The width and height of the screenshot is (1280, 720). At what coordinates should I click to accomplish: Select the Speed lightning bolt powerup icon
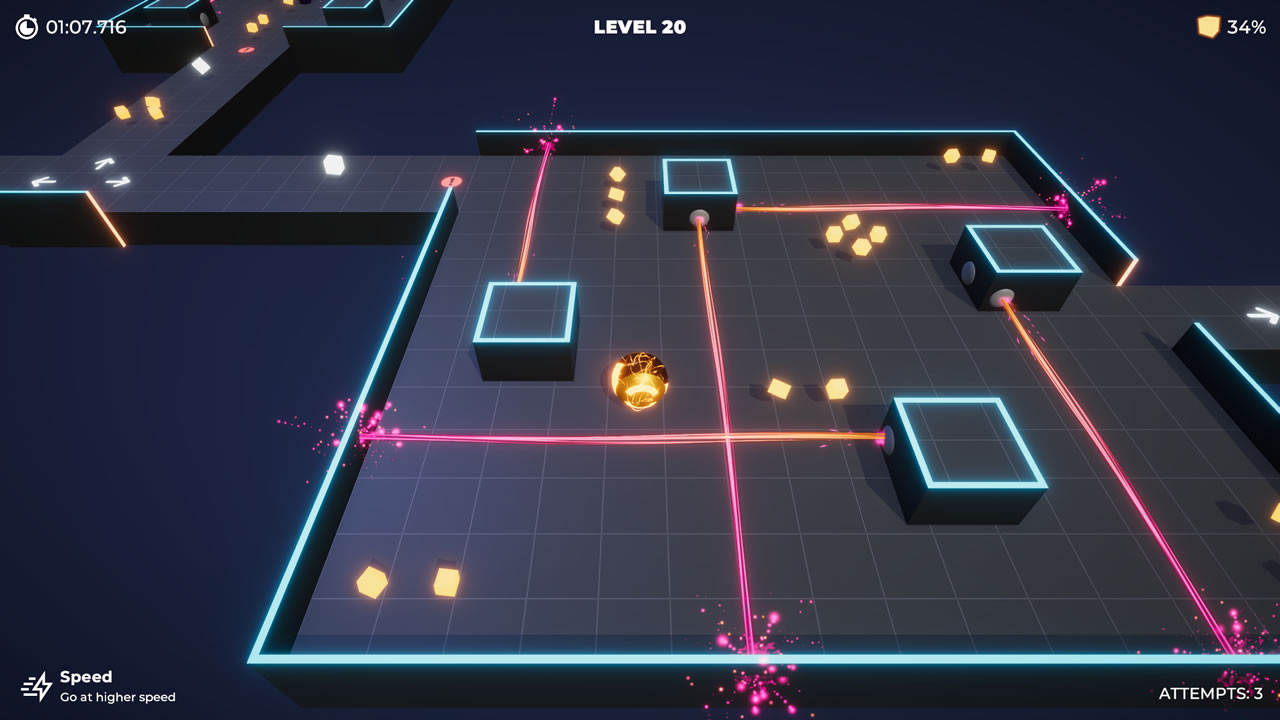click(x=39, y=686)
